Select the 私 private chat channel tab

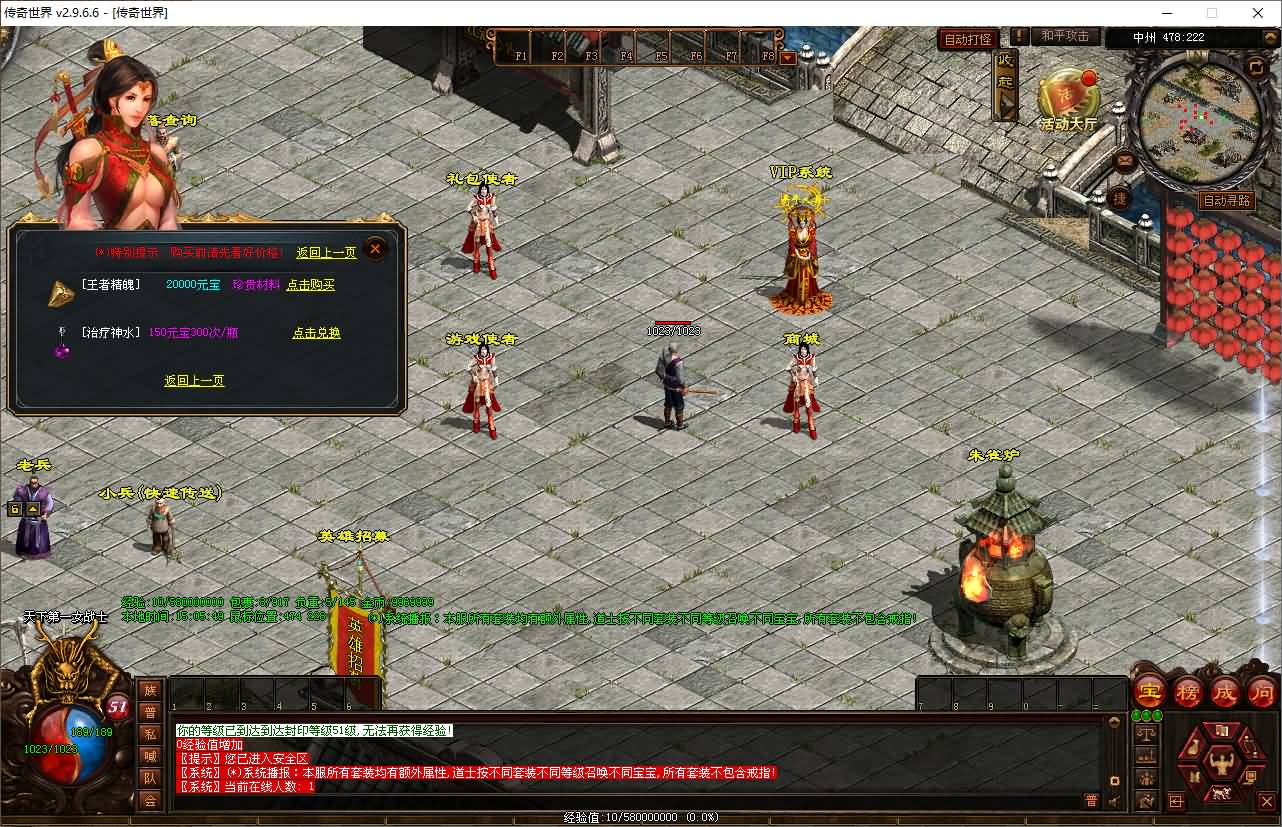pos(150,734)
